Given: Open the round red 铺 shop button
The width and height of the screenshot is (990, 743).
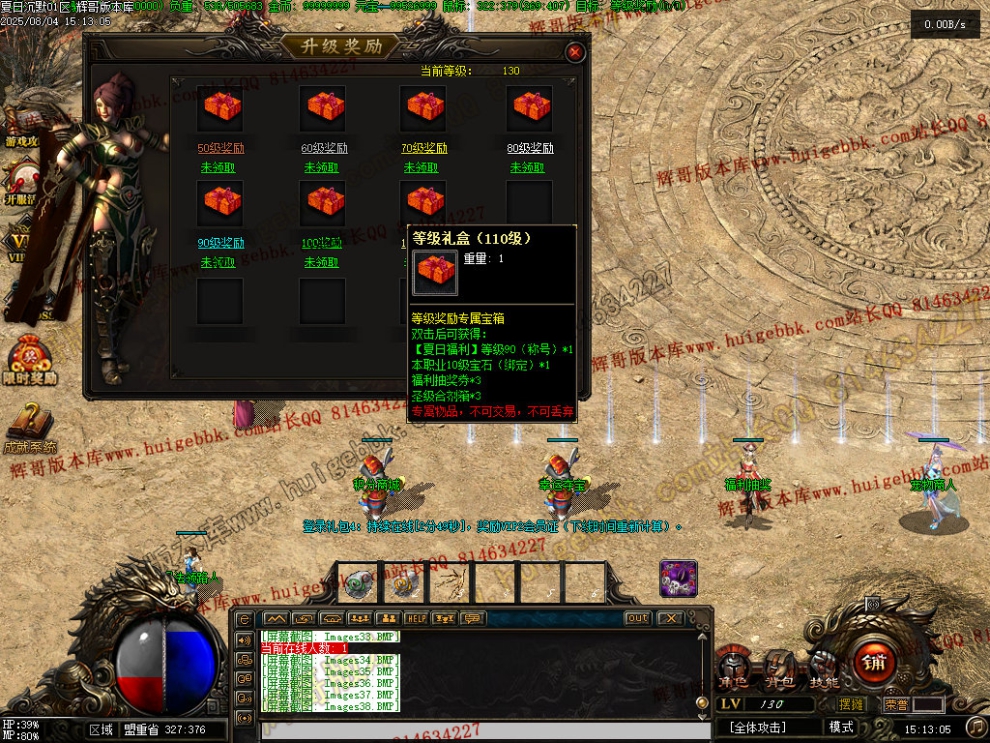Looking at the screenshot, I should tap(875, 662).
